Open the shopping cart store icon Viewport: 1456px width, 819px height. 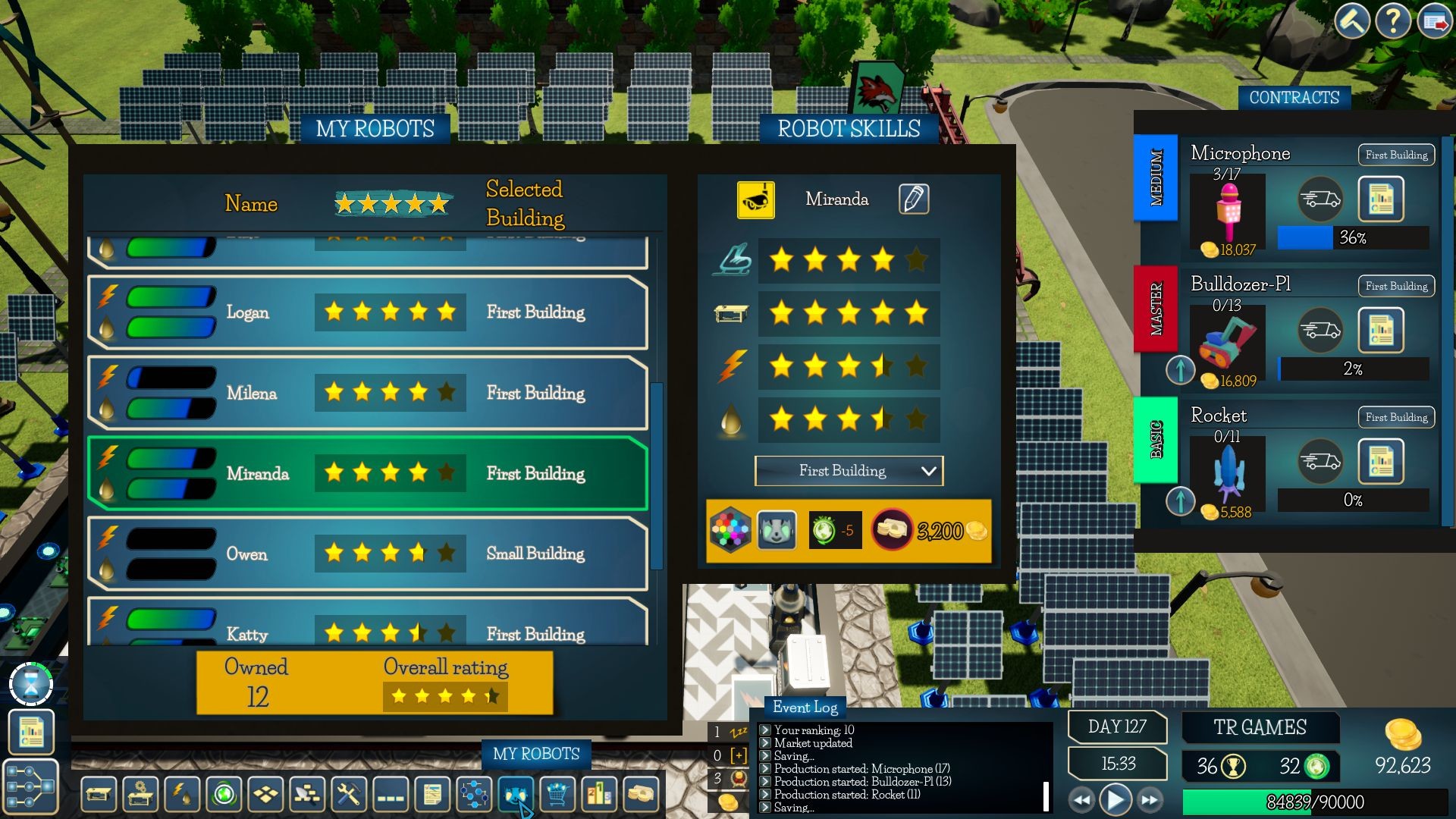557,795
